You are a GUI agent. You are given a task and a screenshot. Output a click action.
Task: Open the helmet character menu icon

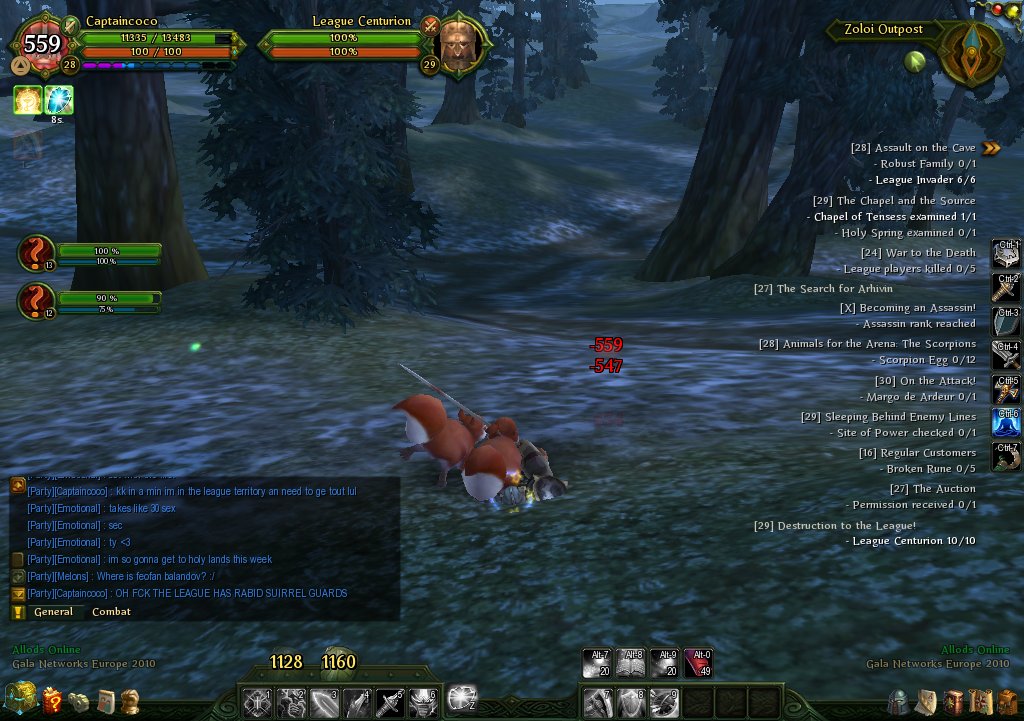[x=899, y=702]
